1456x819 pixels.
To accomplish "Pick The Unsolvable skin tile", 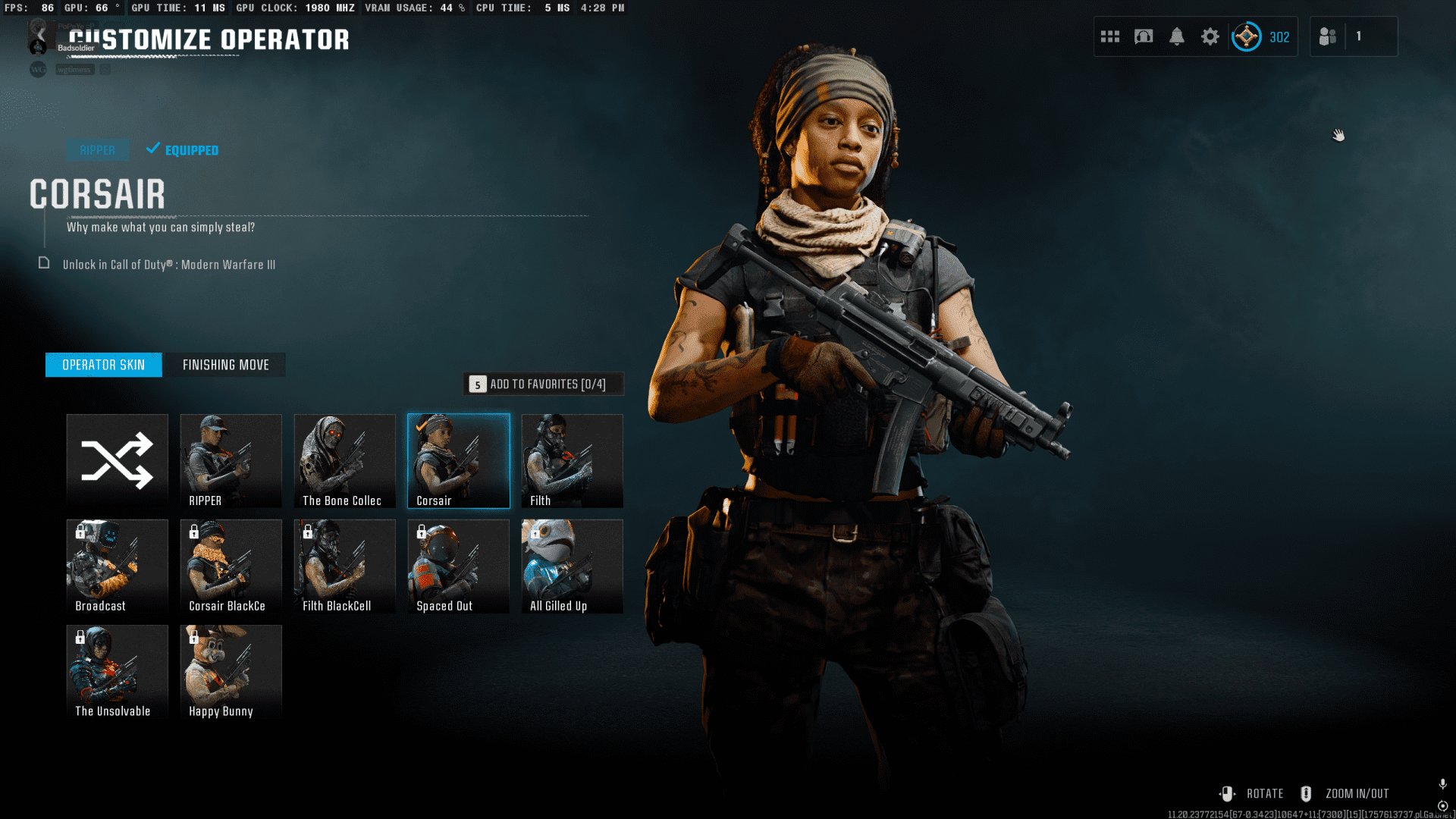I will click(x=118, y=671).
